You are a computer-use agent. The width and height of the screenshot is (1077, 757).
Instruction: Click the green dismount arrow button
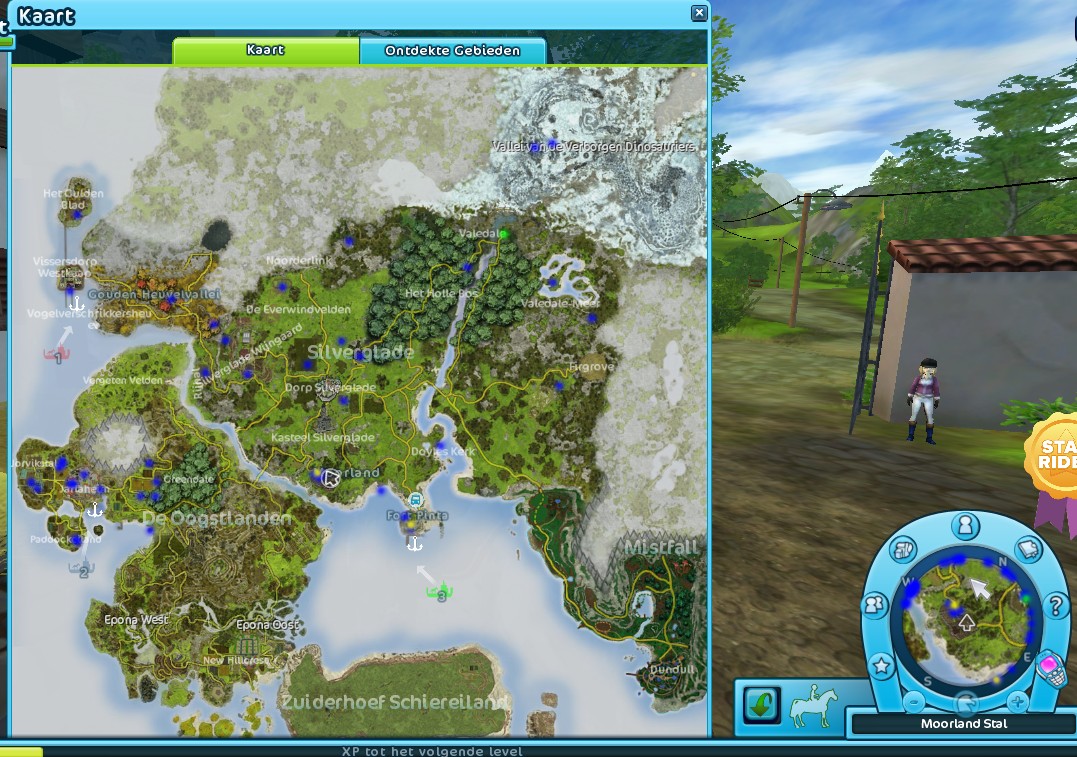760,706
